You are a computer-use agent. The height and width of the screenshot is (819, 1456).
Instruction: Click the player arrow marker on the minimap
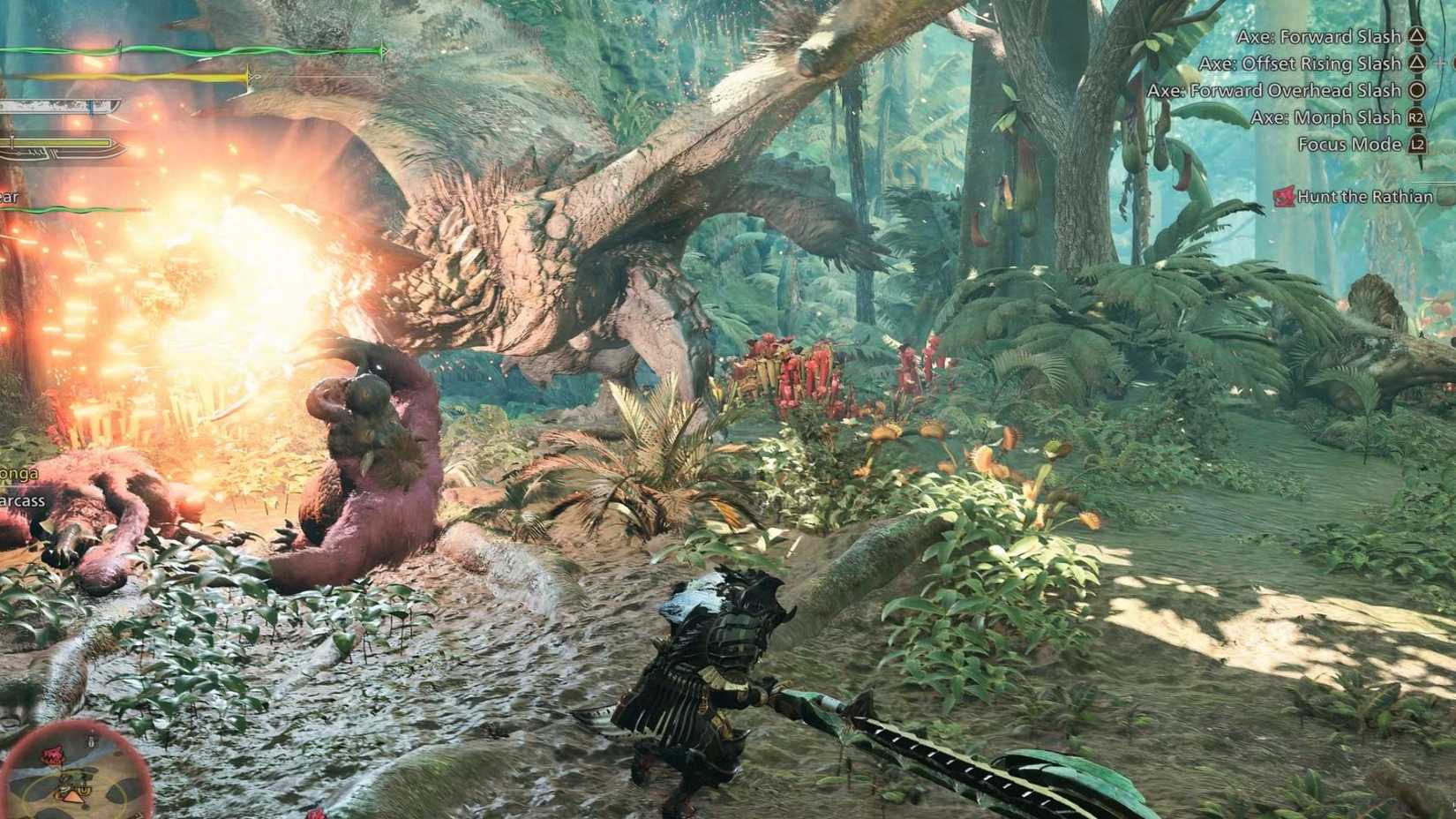(71, 797)
